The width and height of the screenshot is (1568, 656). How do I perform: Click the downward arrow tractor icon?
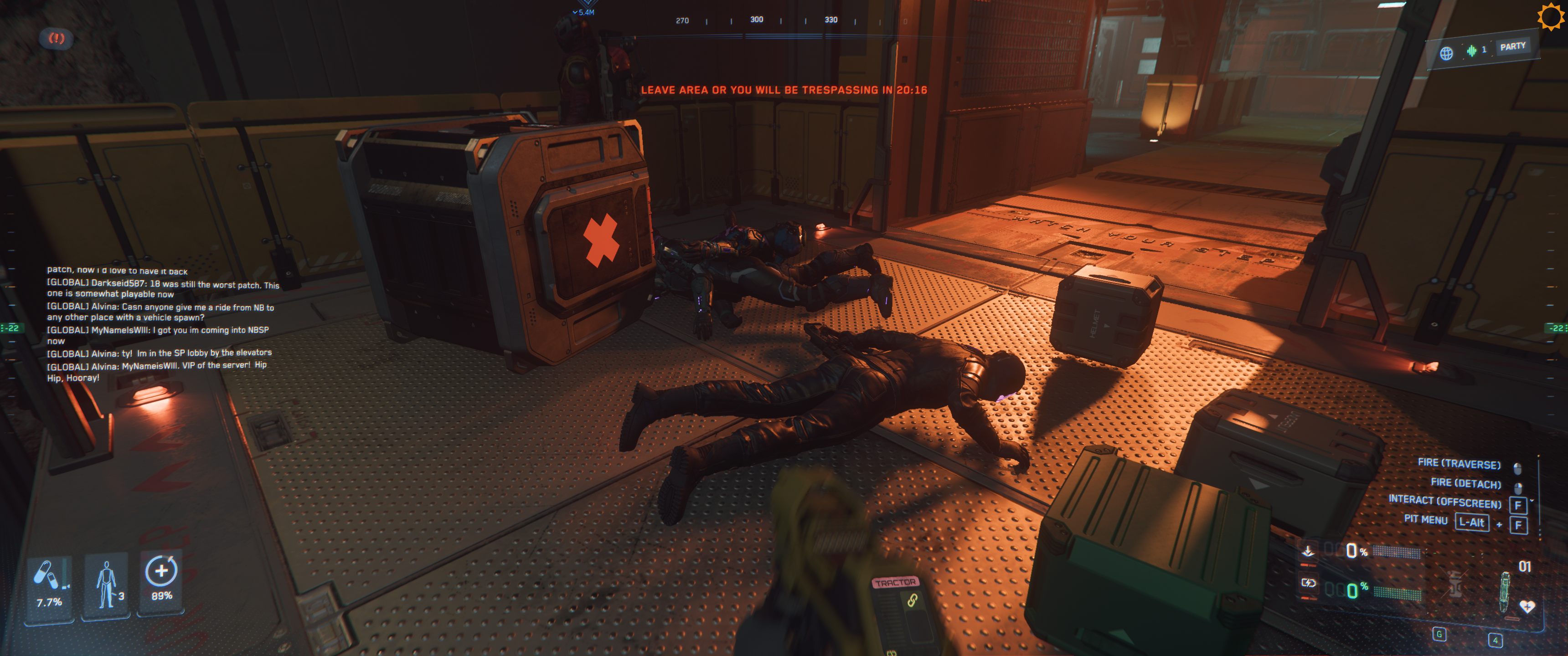coord(1307,551)
